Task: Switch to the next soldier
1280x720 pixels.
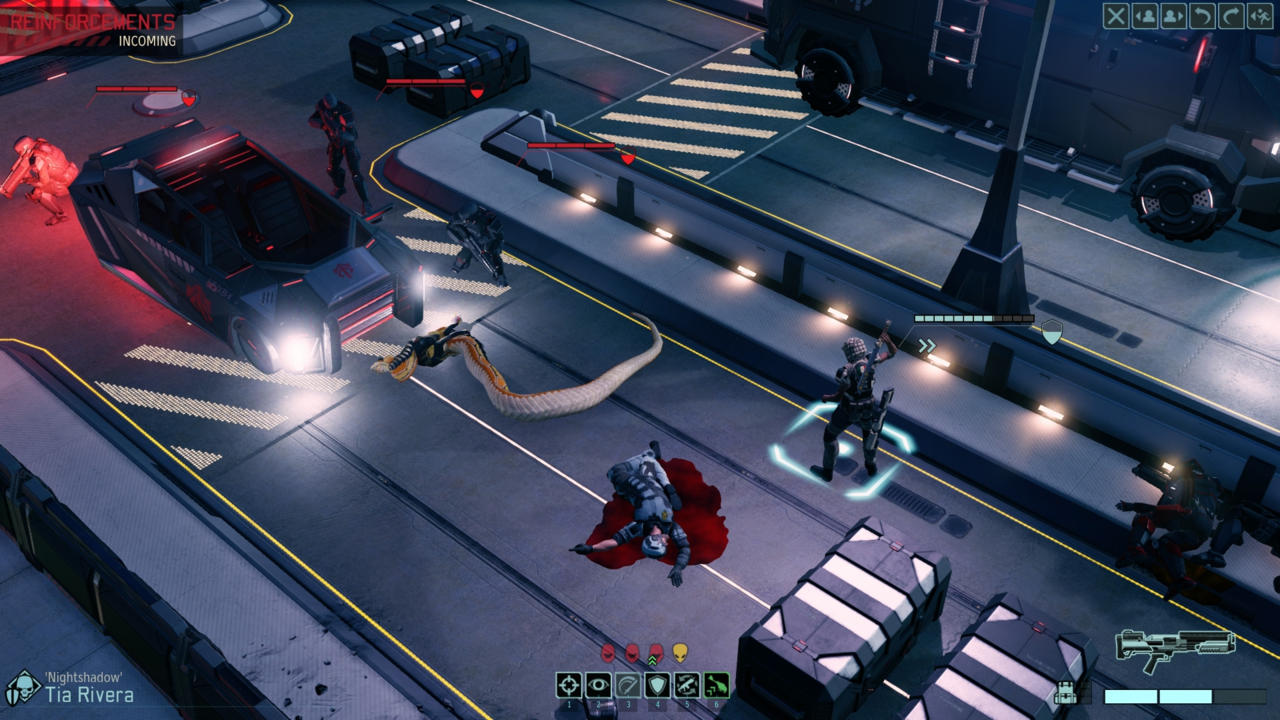Action: pyautogui.click(x=1174, y=16)
